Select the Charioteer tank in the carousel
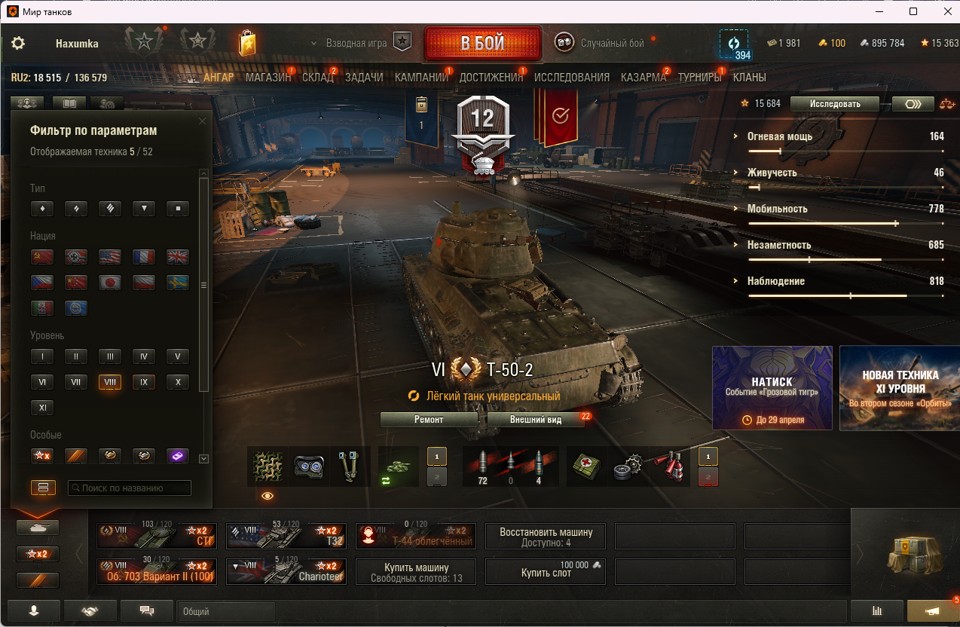This screenshot has height=627, width=960. tap(285, 571)
